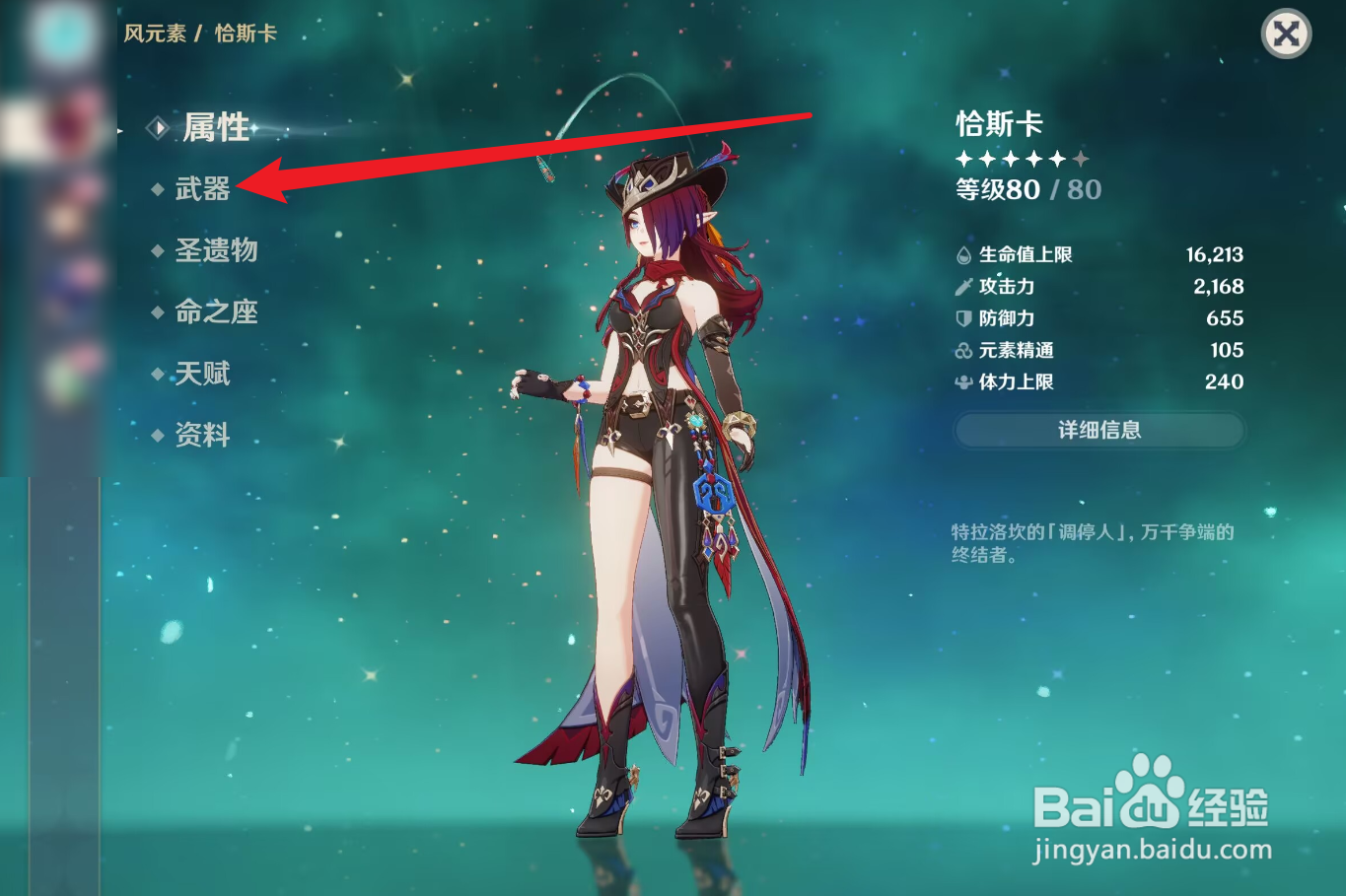Screen dimensions: 1346x896
Task: Close the character screen with the X
Action: coord(1286,34)
